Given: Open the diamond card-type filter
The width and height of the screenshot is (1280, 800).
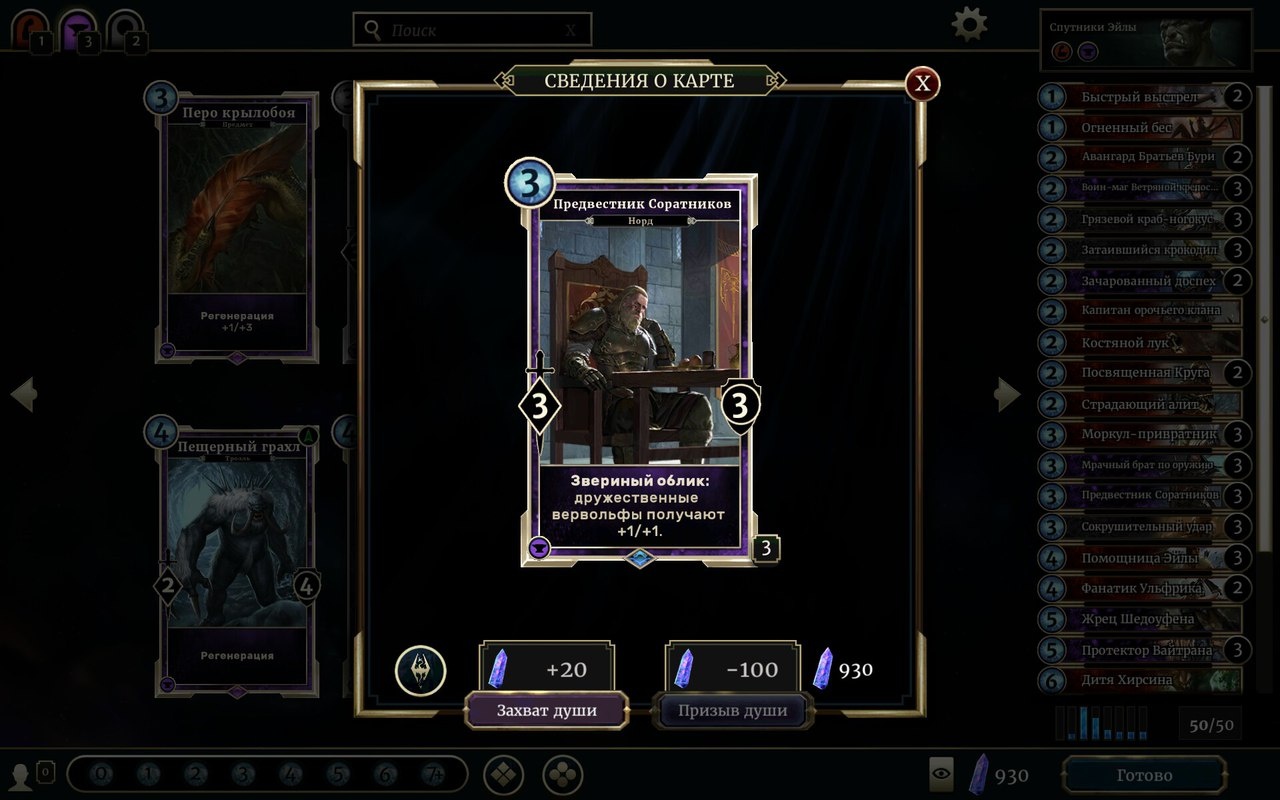Looking at the screenshot, I should click(x=503, y=774).
